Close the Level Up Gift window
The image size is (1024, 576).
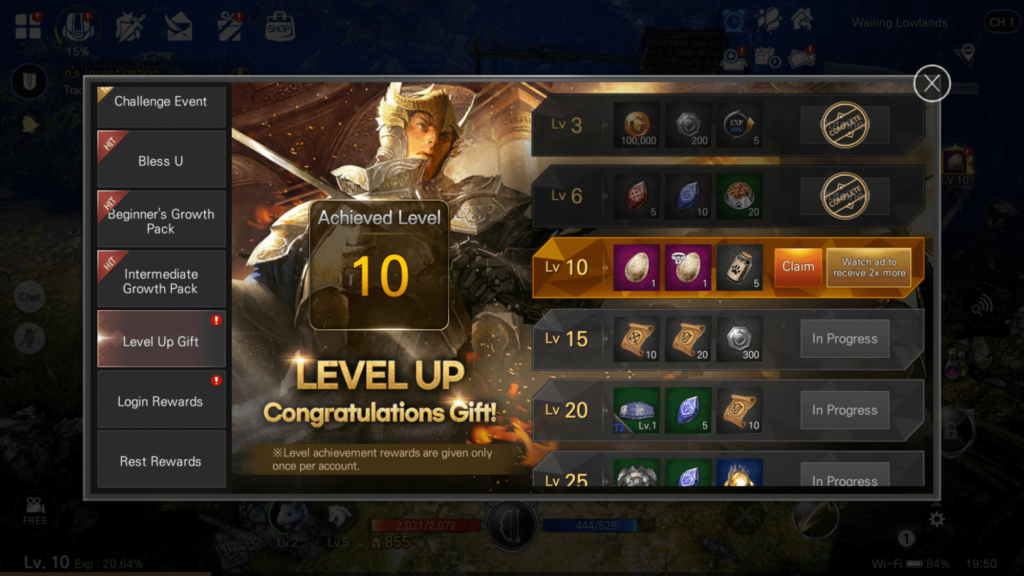[x=931, y=83]
